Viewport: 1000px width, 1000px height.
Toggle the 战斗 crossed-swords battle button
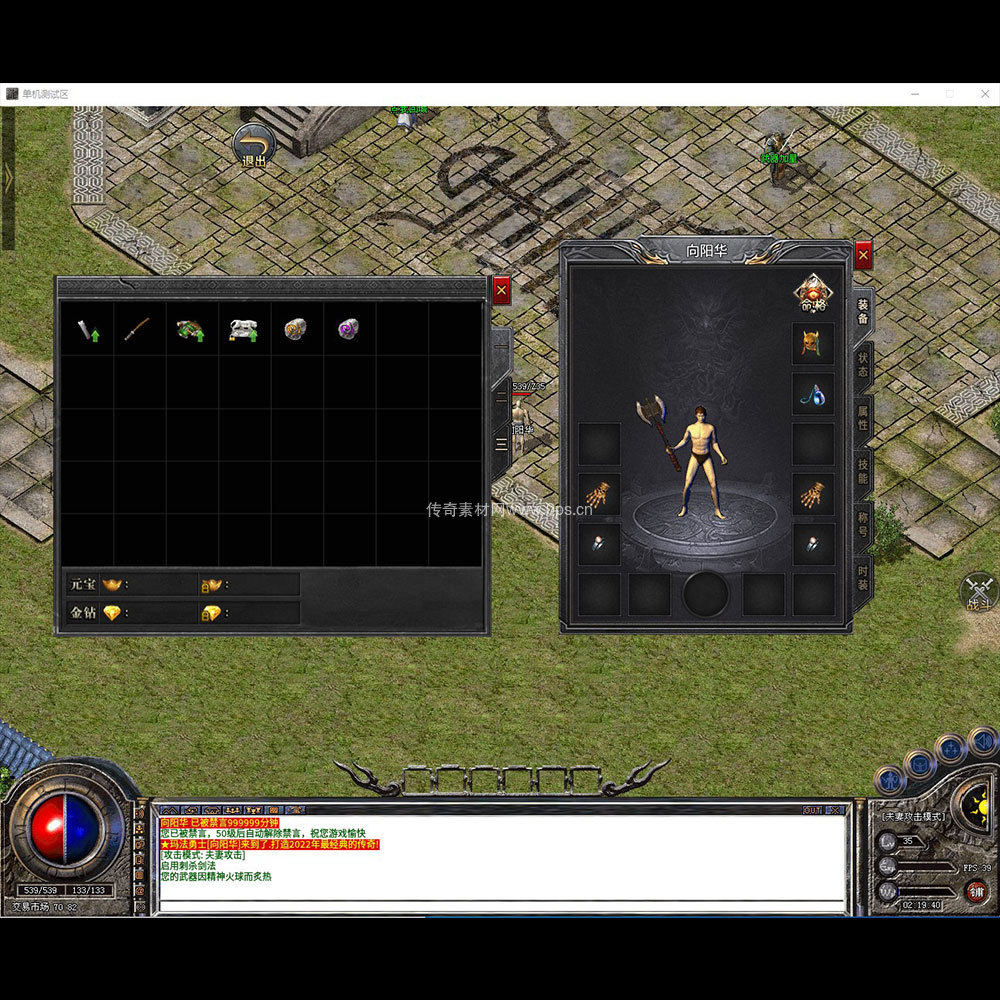coord(979,590)
